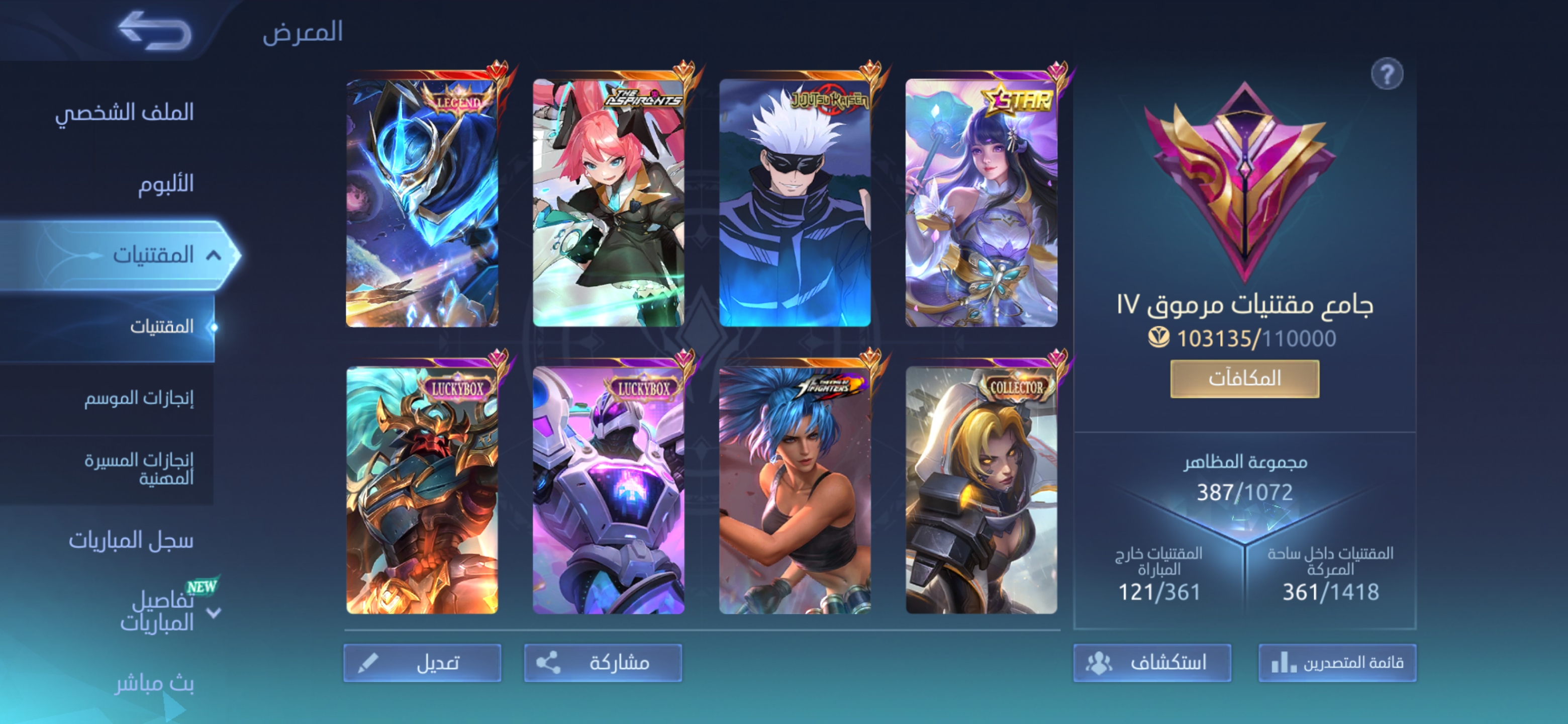The height and width of the screenshot is (724, 1568).
Task: Click the تعديل edit button
Action: pos(423,663)
